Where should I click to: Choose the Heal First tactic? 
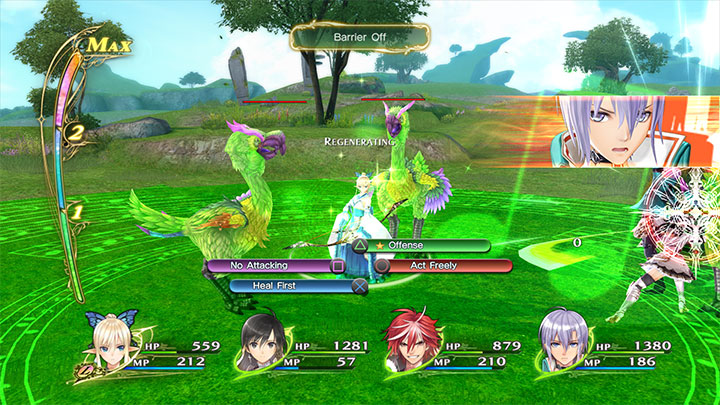click(289, 285)
